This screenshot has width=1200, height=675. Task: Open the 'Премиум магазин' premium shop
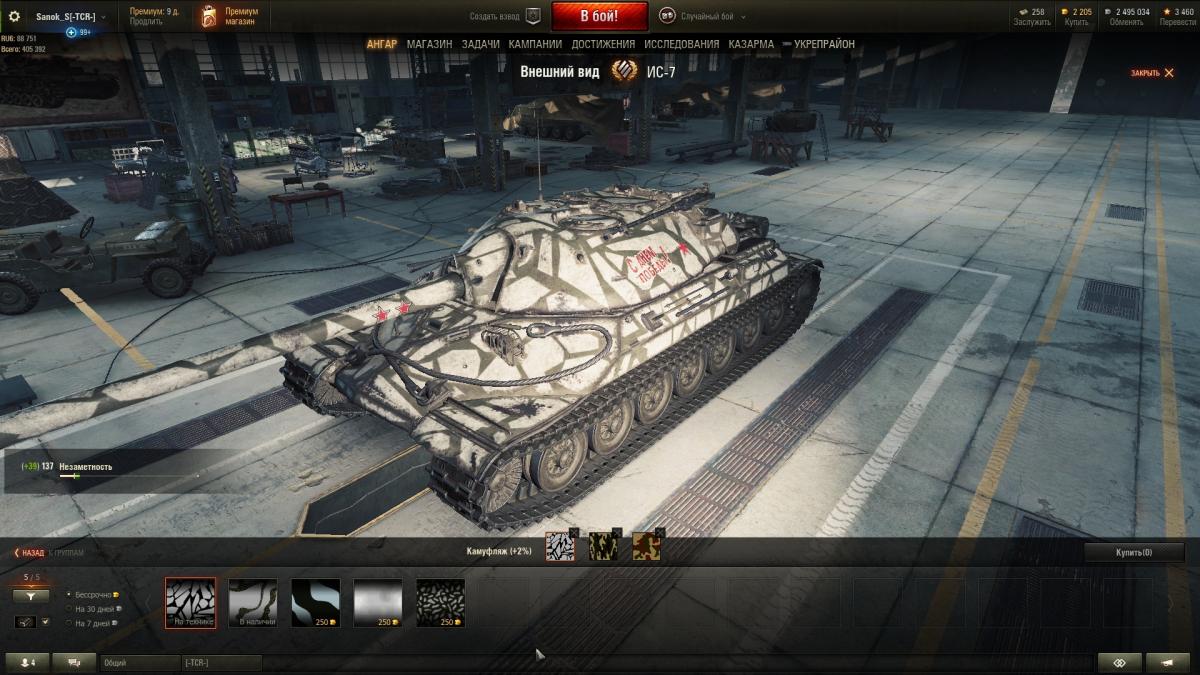point(230,16)
